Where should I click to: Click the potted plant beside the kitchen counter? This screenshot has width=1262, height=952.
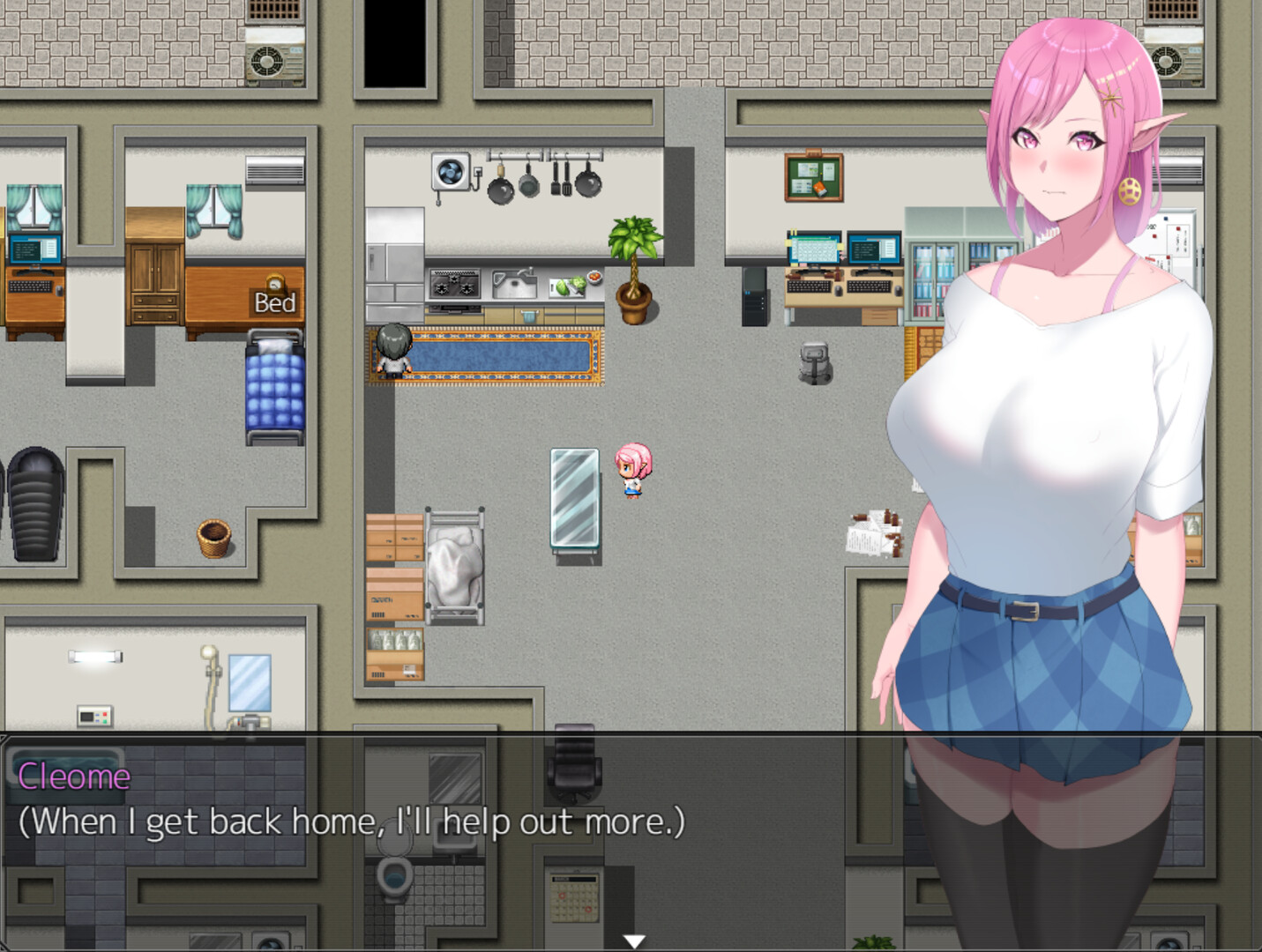631,264
